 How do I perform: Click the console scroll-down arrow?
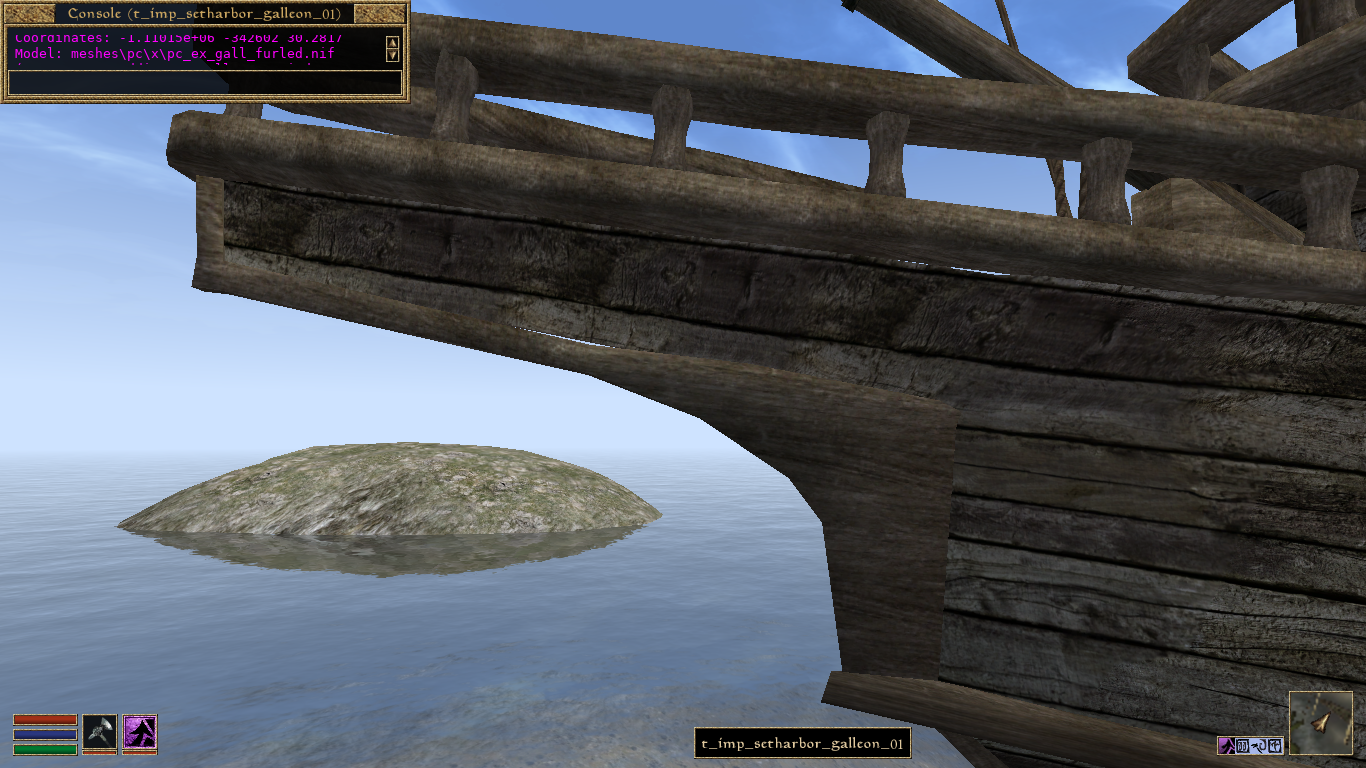[392, 57]
